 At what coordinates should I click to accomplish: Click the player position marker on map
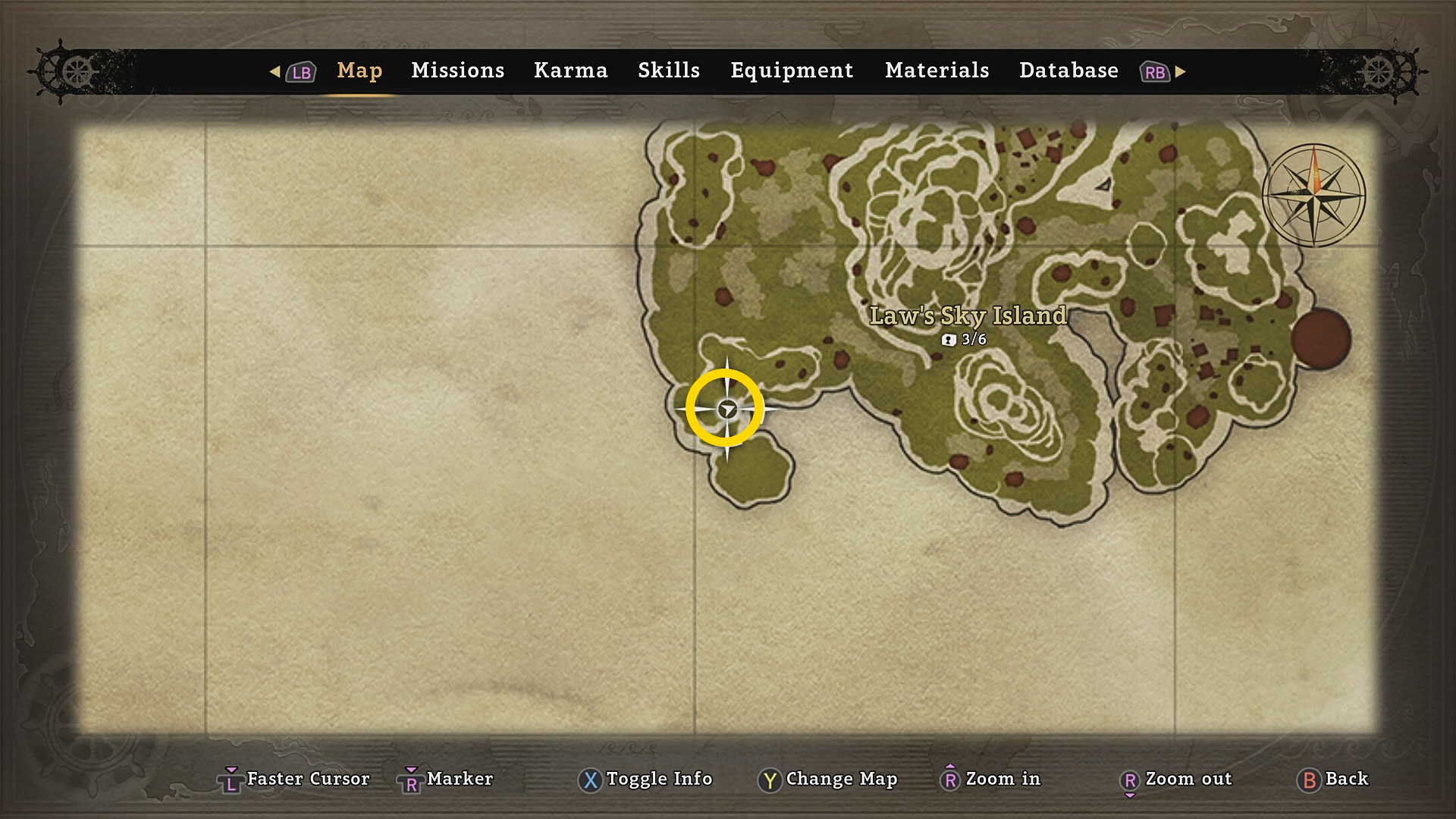pyautogui.click(x=726, y=409)
